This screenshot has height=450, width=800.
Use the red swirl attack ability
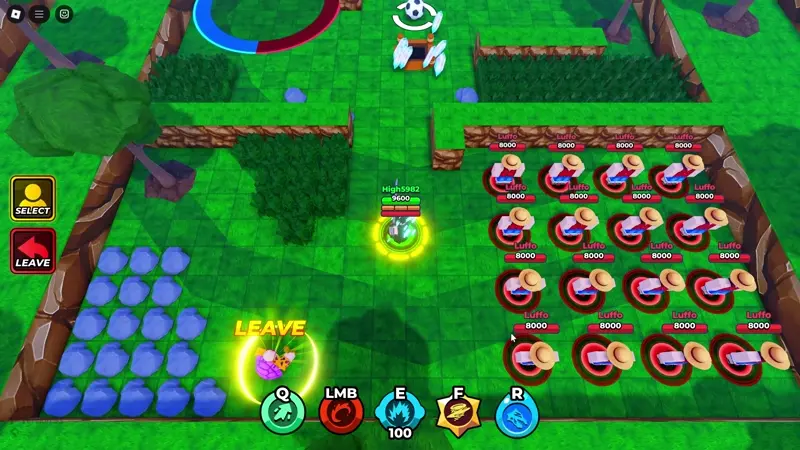pyautogui.click(x=340, y=412)
